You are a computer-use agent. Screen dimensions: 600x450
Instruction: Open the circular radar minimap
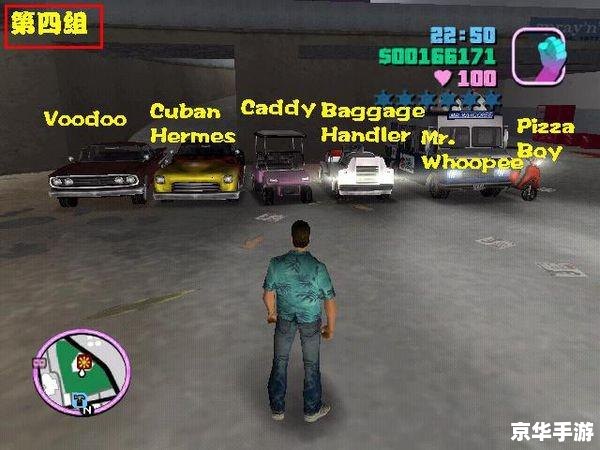pos(83,372)
